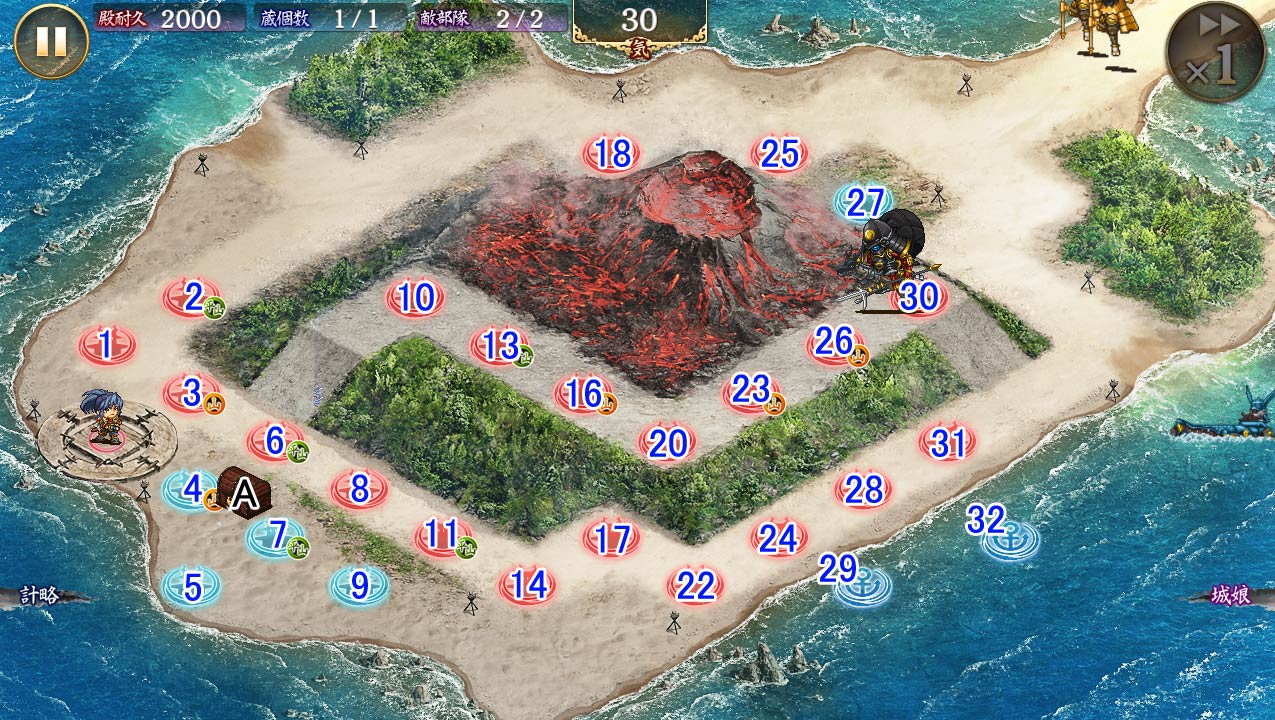Choose blue deployment tile number 9
The height and width of the screenshot is (720, 1275).
click(359, 587)
